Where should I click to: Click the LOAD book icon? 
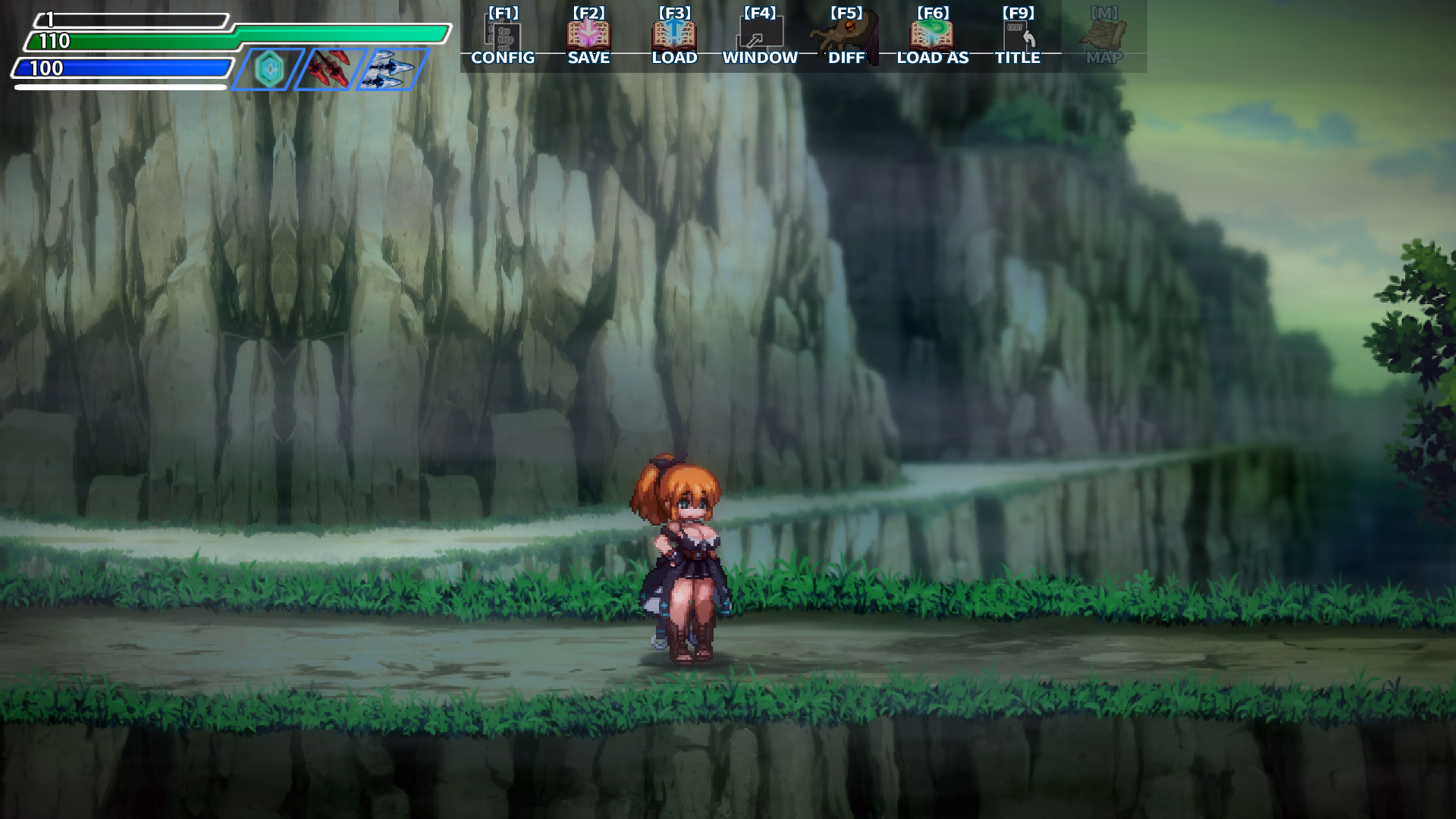pos(675,33)
